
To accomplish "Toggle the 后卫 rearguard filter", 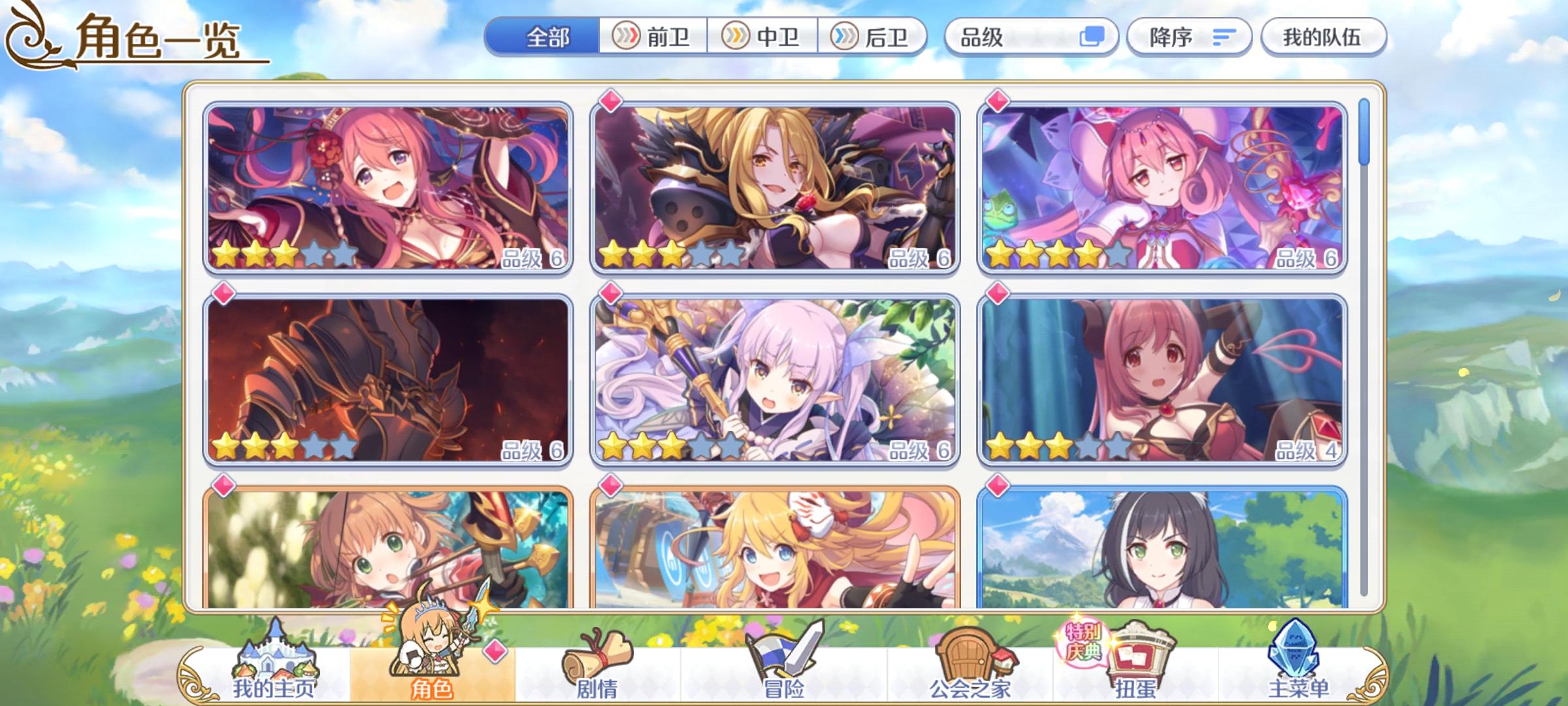I will click(876, 37).
